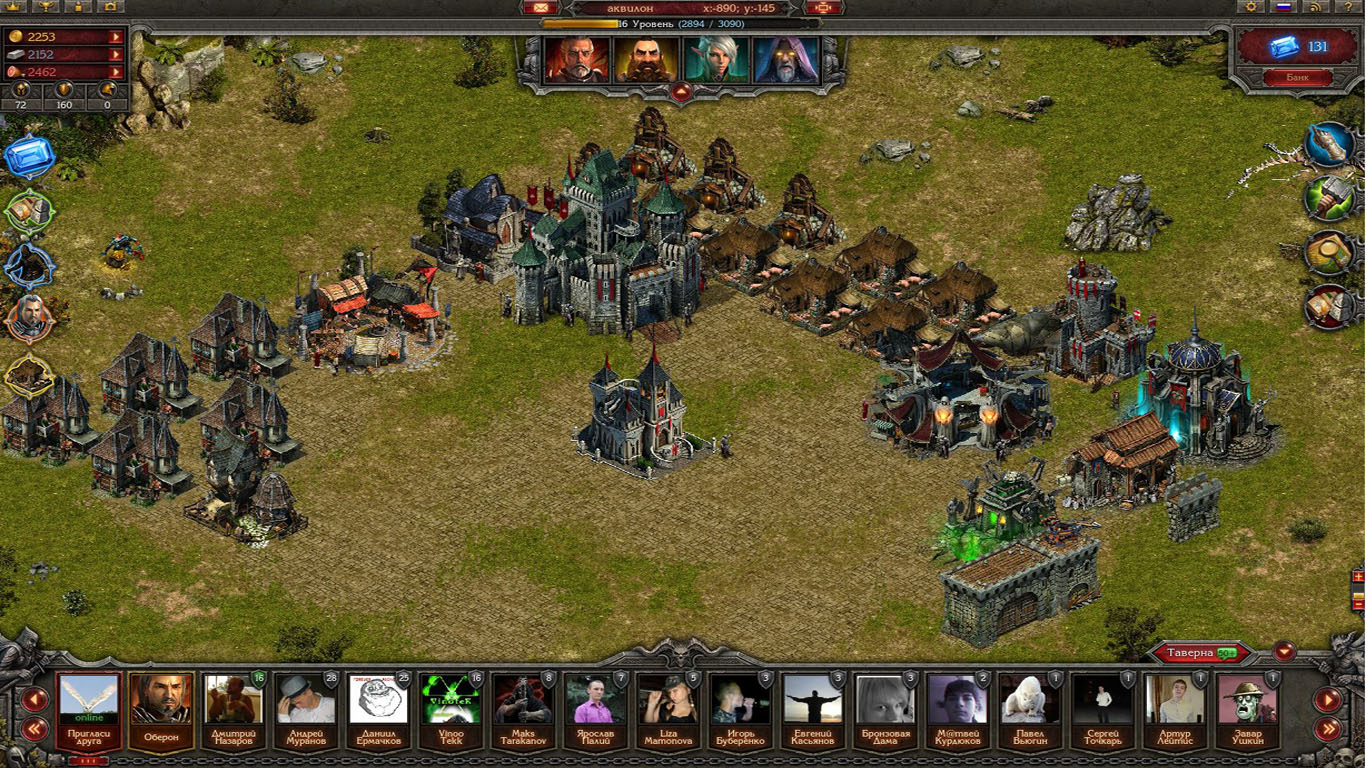1366x768 pixels.
Task: Open the hammer build menu icon
Action: tap(1329, 197)
